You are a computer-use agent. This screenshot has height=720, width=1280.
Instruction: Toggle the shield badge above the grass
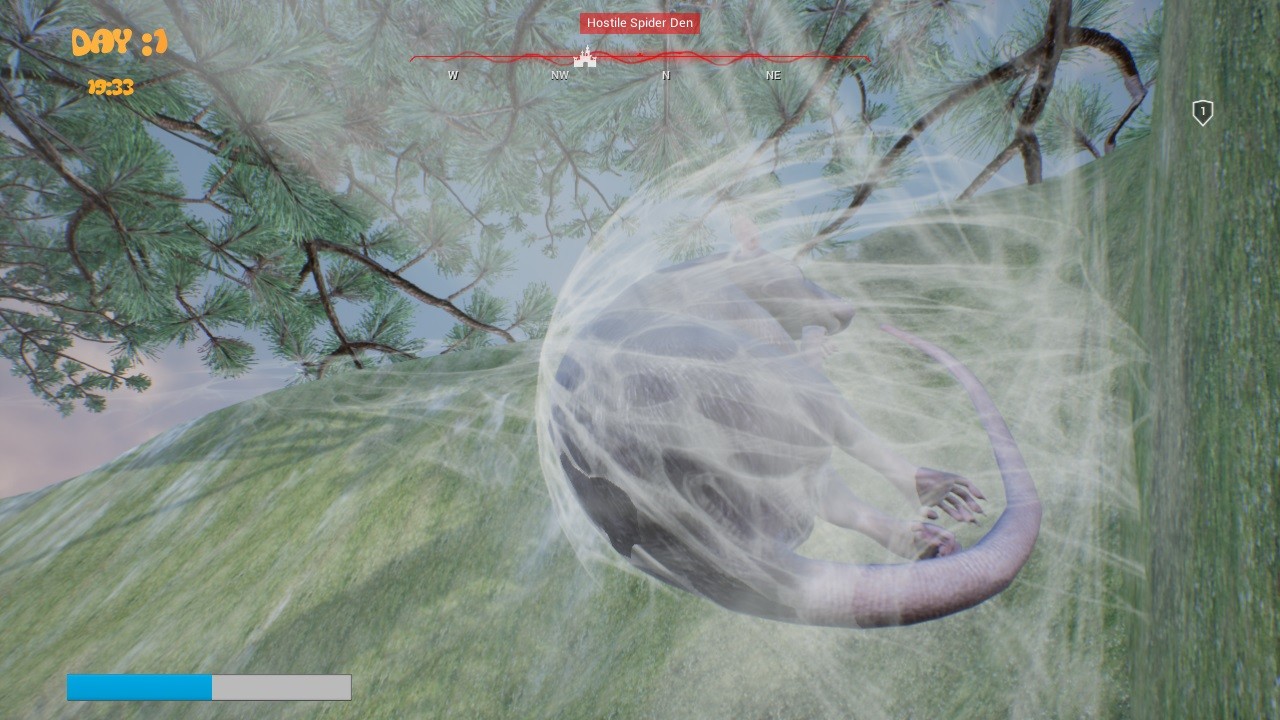click(1202, 113)
